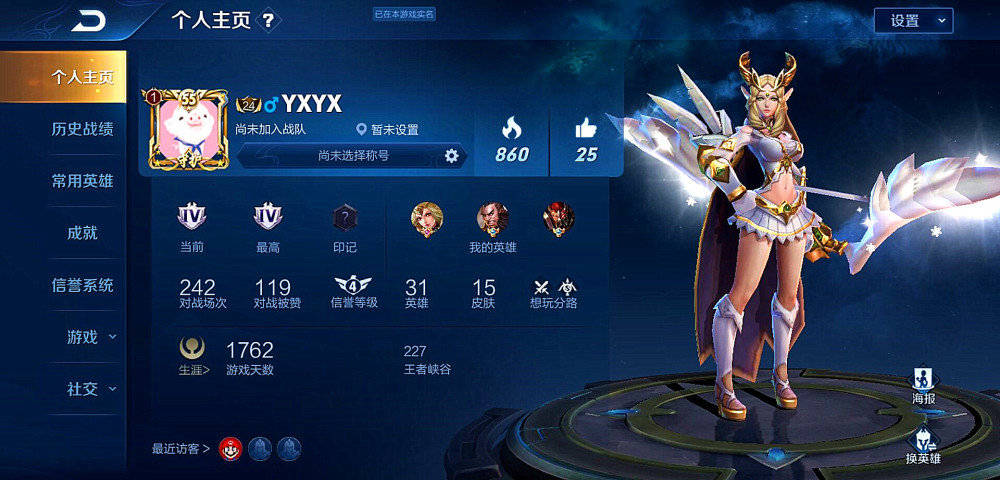
Task: Open the 成就 tab
Action: 82,233
